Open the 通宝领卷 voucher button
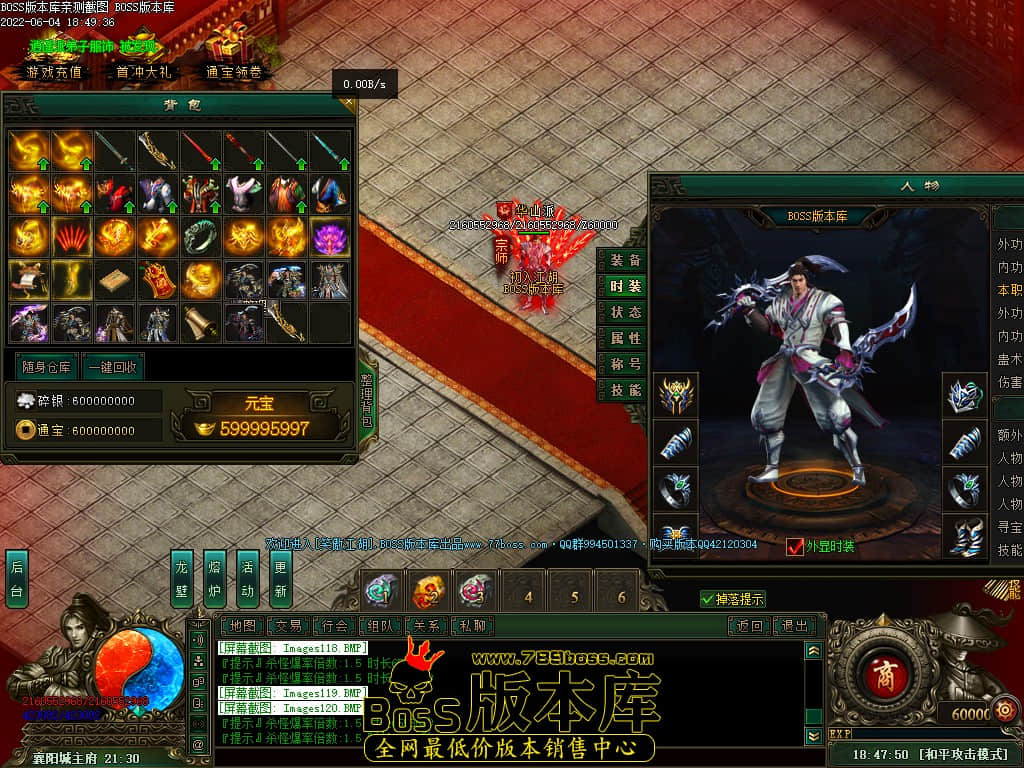 point(233,72)
